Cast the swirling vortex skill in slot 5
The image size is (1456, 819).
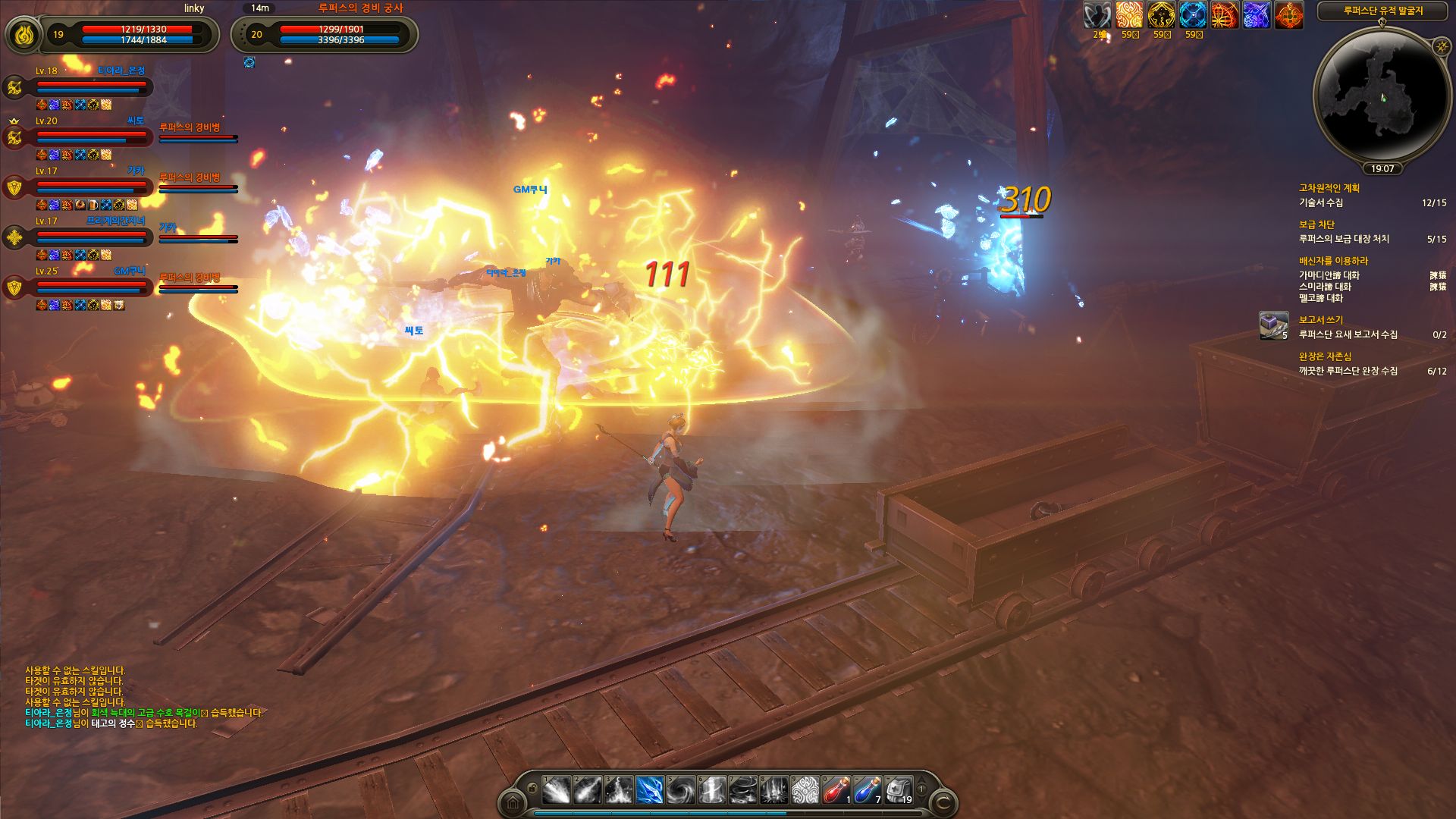pos(680,790)
